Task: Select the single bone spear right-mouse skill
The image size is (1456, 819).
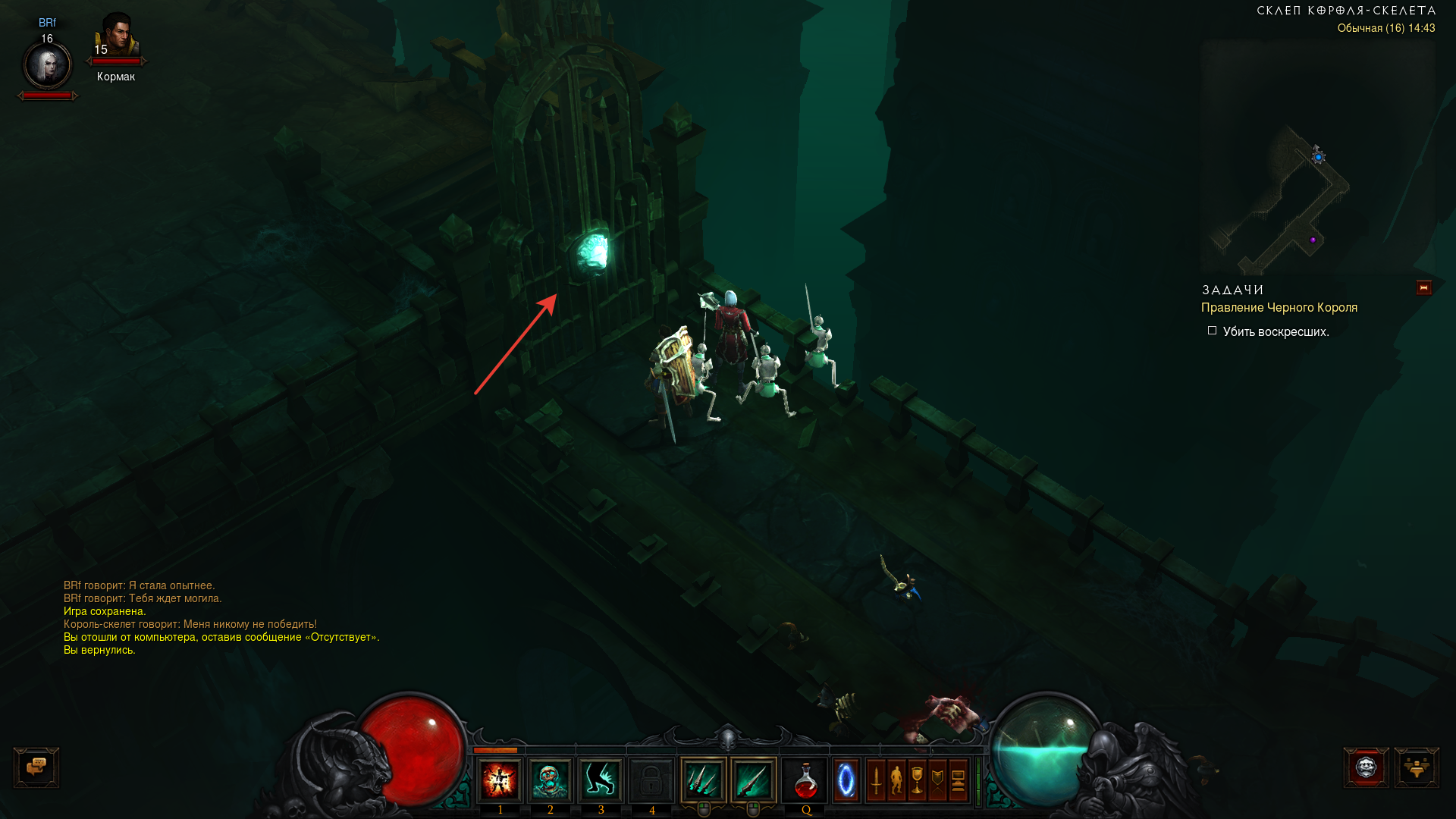Action: pos(753,780)
